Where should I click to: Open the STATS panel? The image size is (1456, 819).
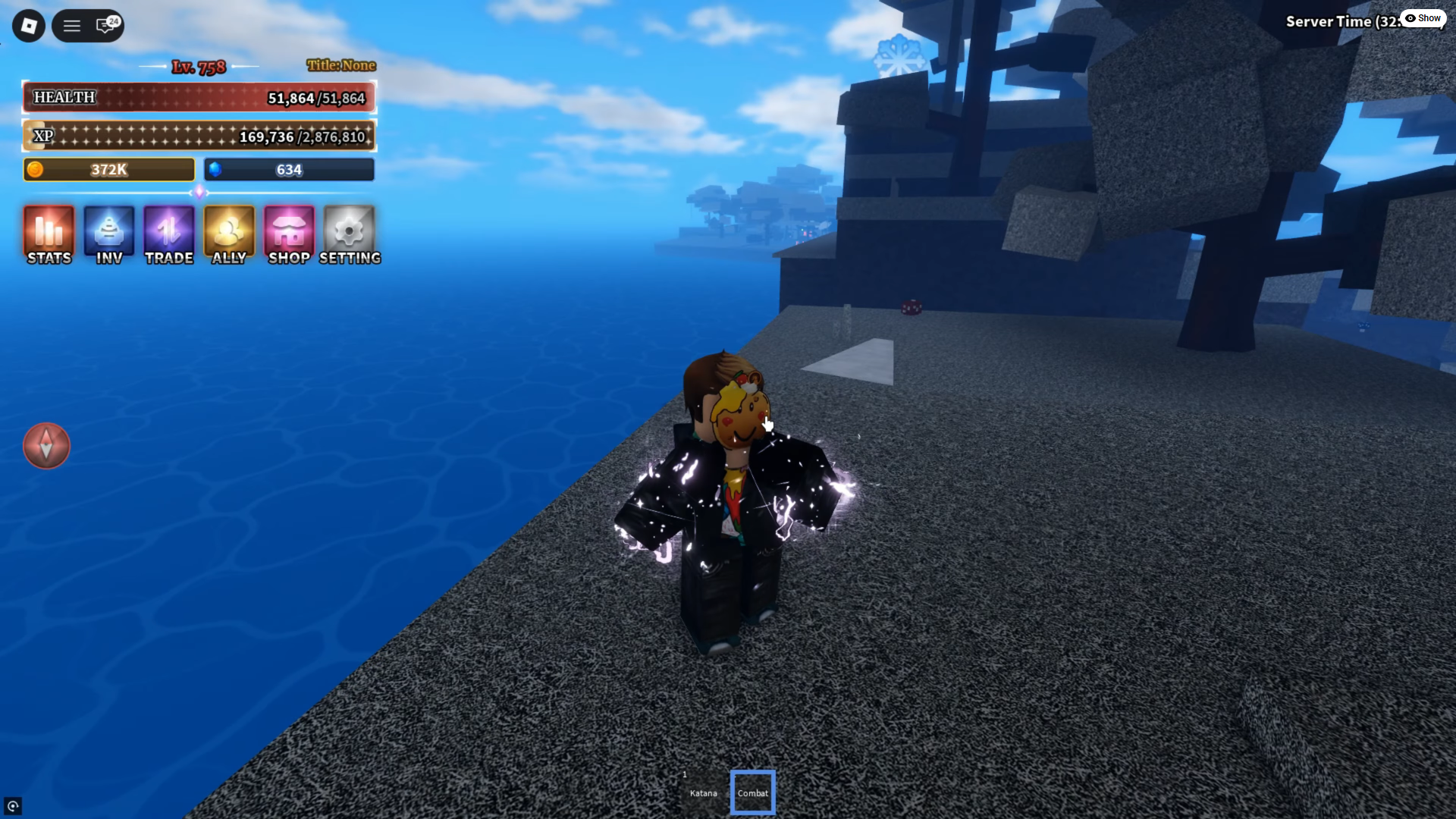[x=48, y=234]
